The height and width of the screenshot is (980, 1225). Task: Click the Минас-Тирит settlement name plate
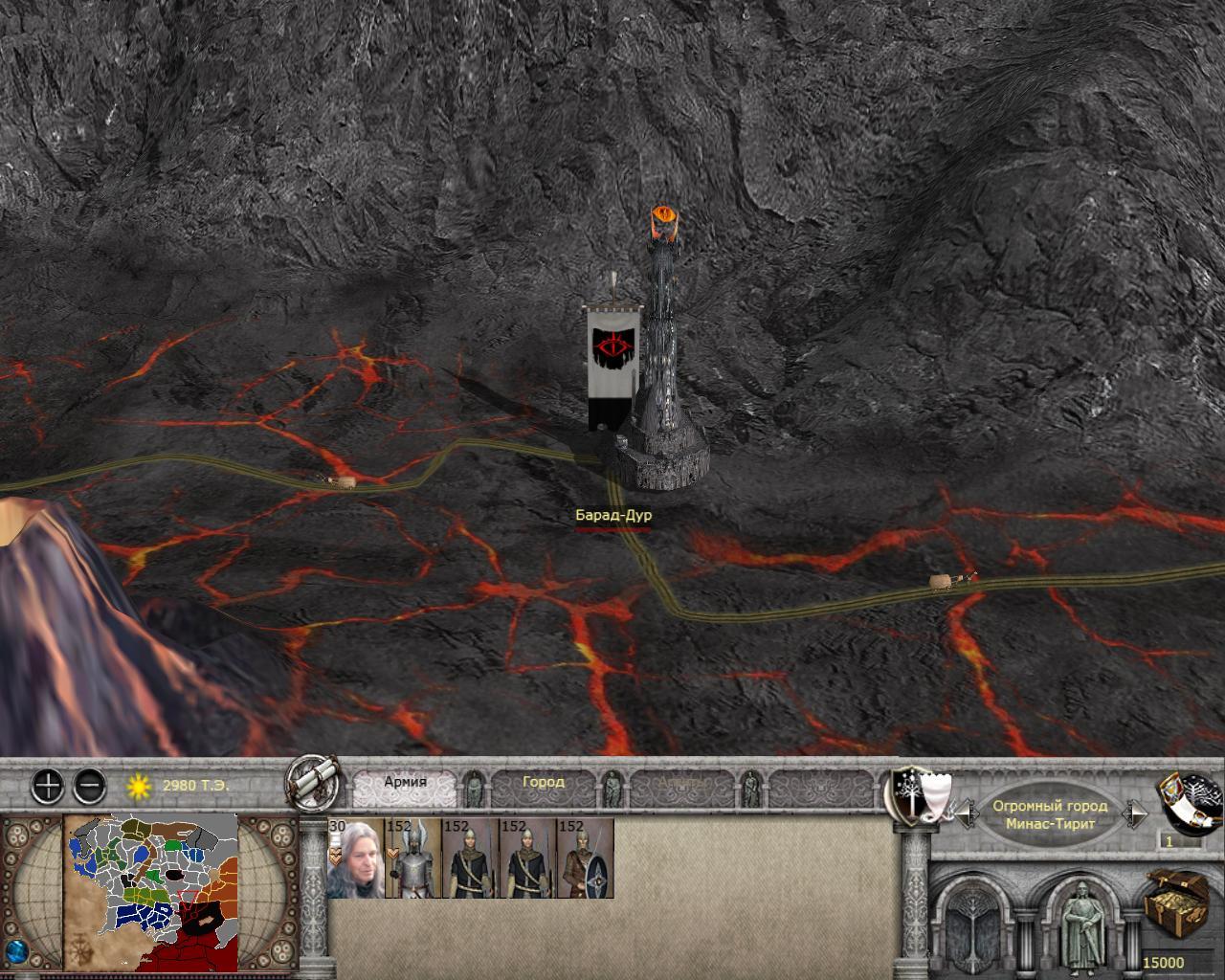tap(1050, 815)
